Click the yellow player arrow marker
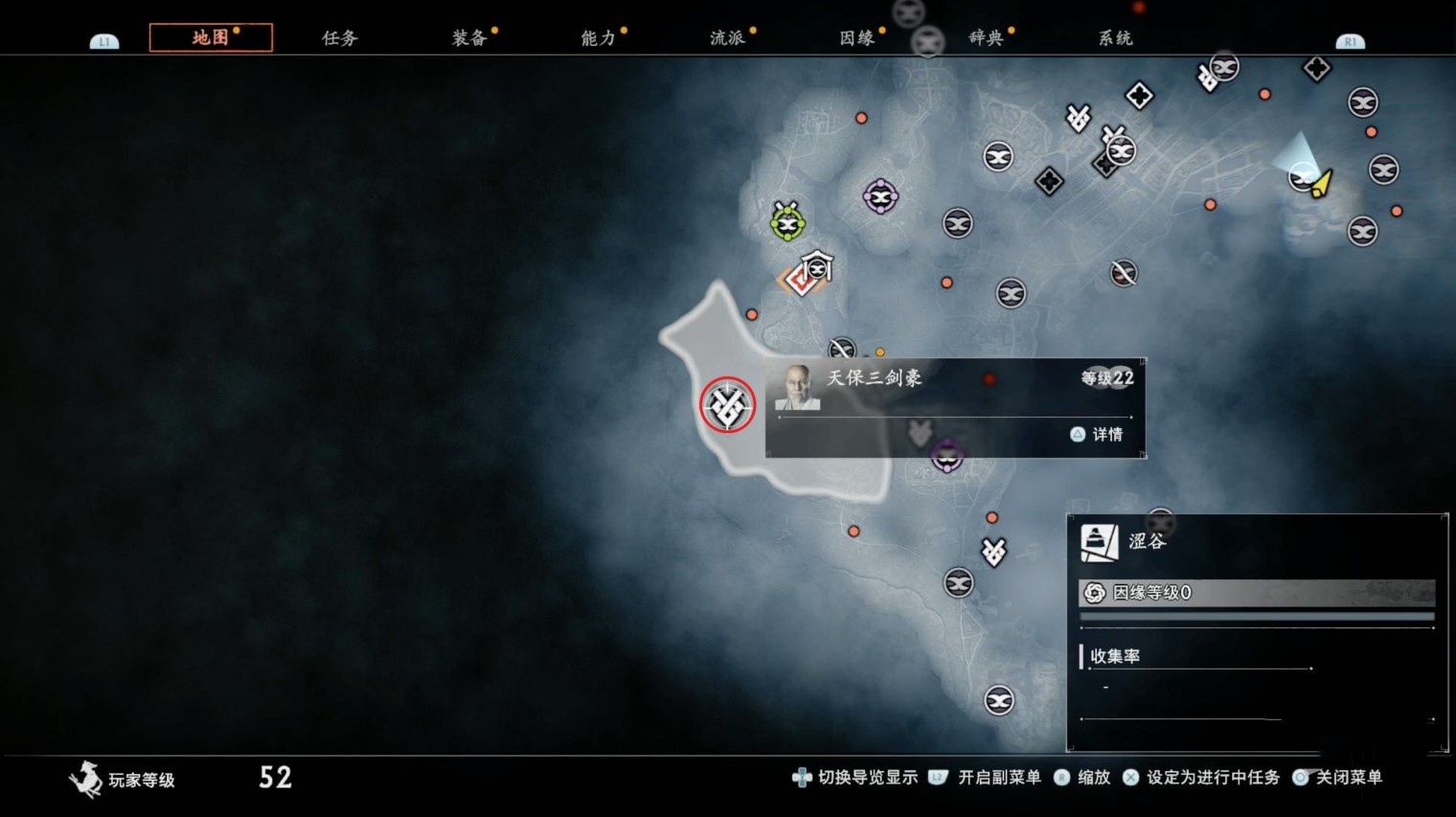Screen dimensions: 1456x817 point(1322,182)
